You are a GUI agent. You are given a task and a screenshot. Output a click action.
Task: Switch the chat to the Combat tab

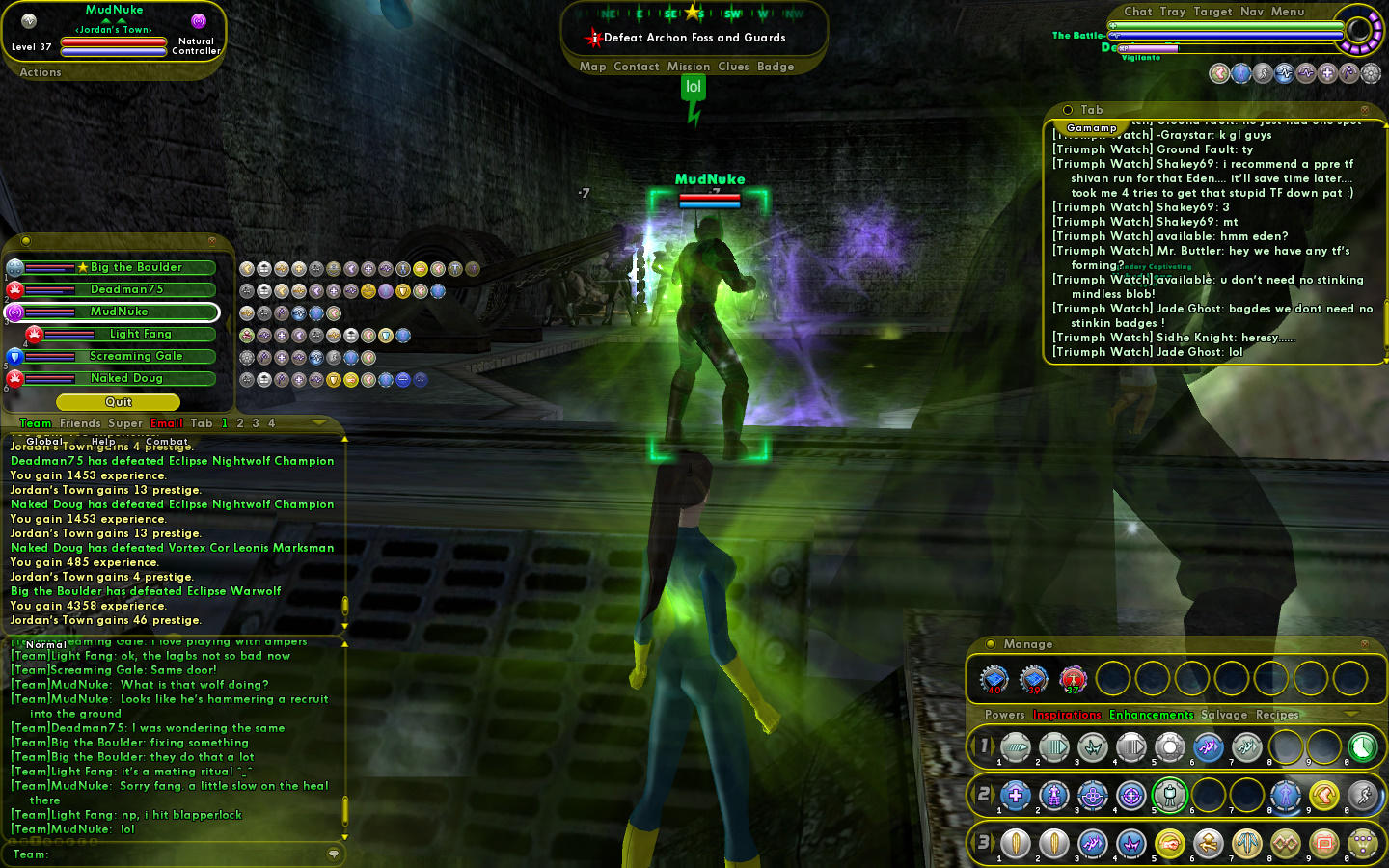pyautogui.click(x=167, y=442)
